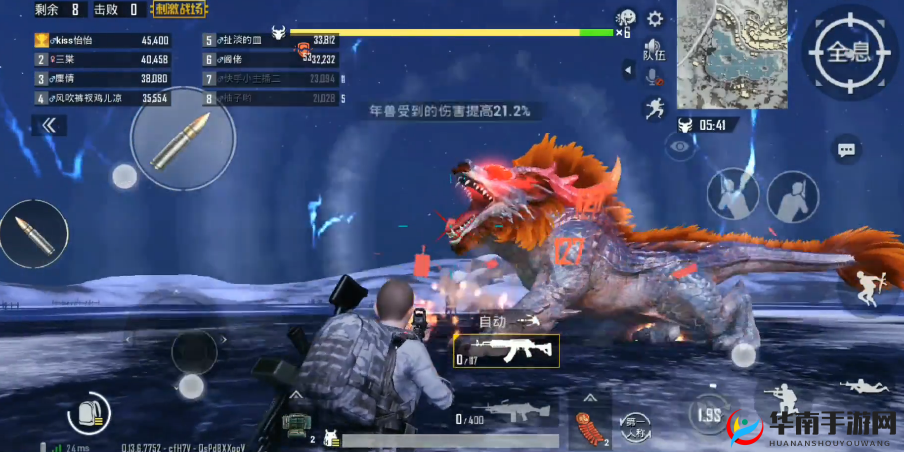Click the eye free-look button
This screenshot has height=452, width=904.
(x=681, y=147)
